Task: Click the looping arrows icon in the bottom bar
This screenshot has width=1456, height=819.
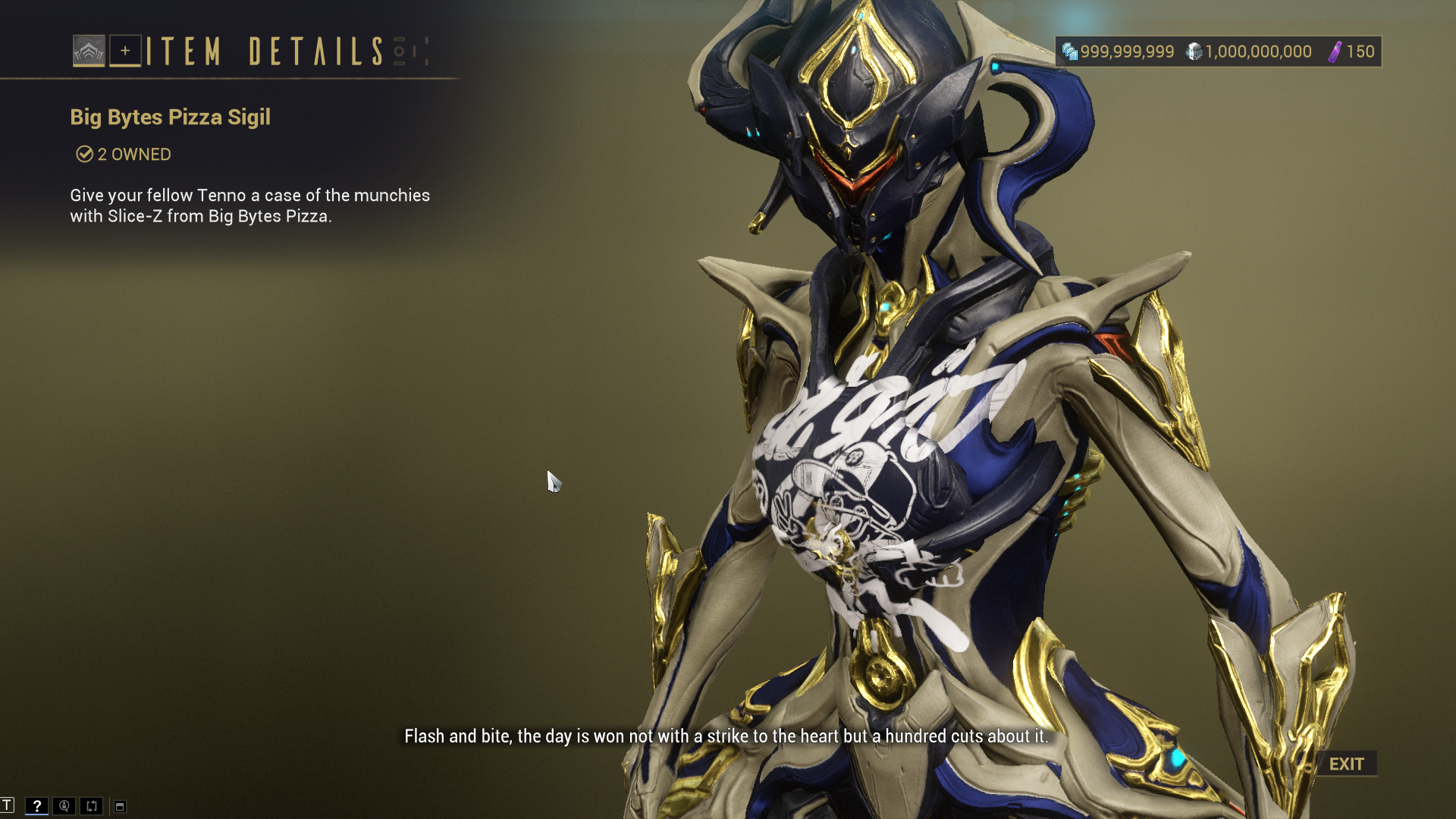Action: (x=92, y=805)
